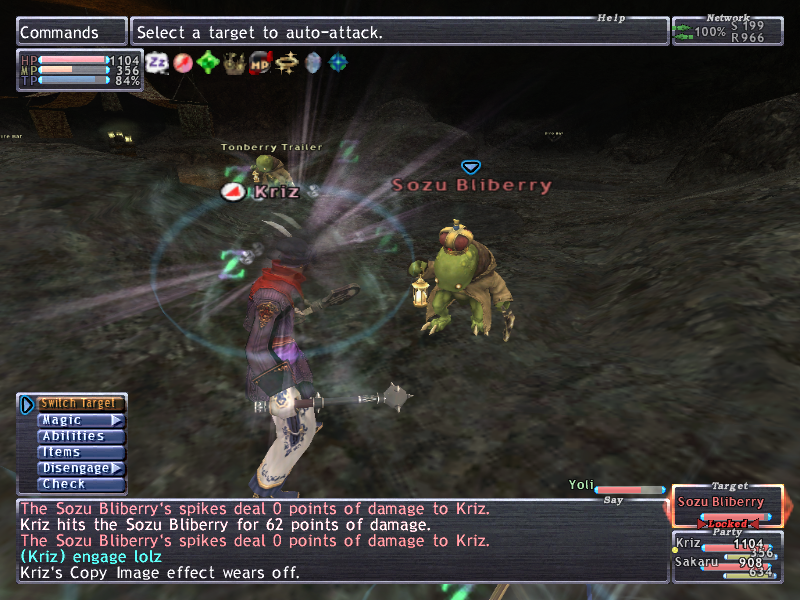Image resolution: width=800 pixels, height=600 pixels.
Task: Select the red arrow status icon
Action: click(x=183, y=63)
